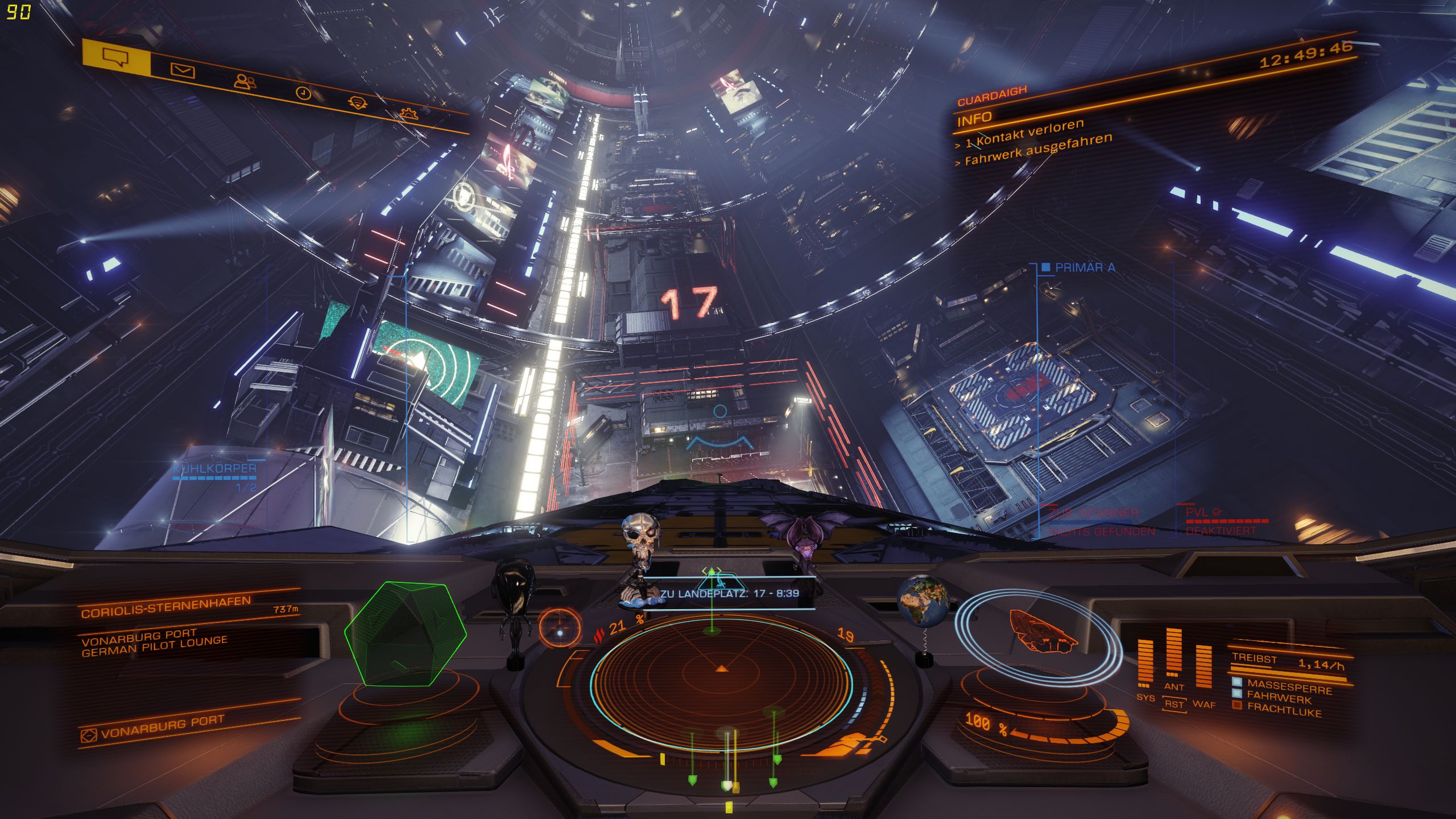Click the landing pad 17 guidance indicator

pyautogui.click(x=730, y=593)
